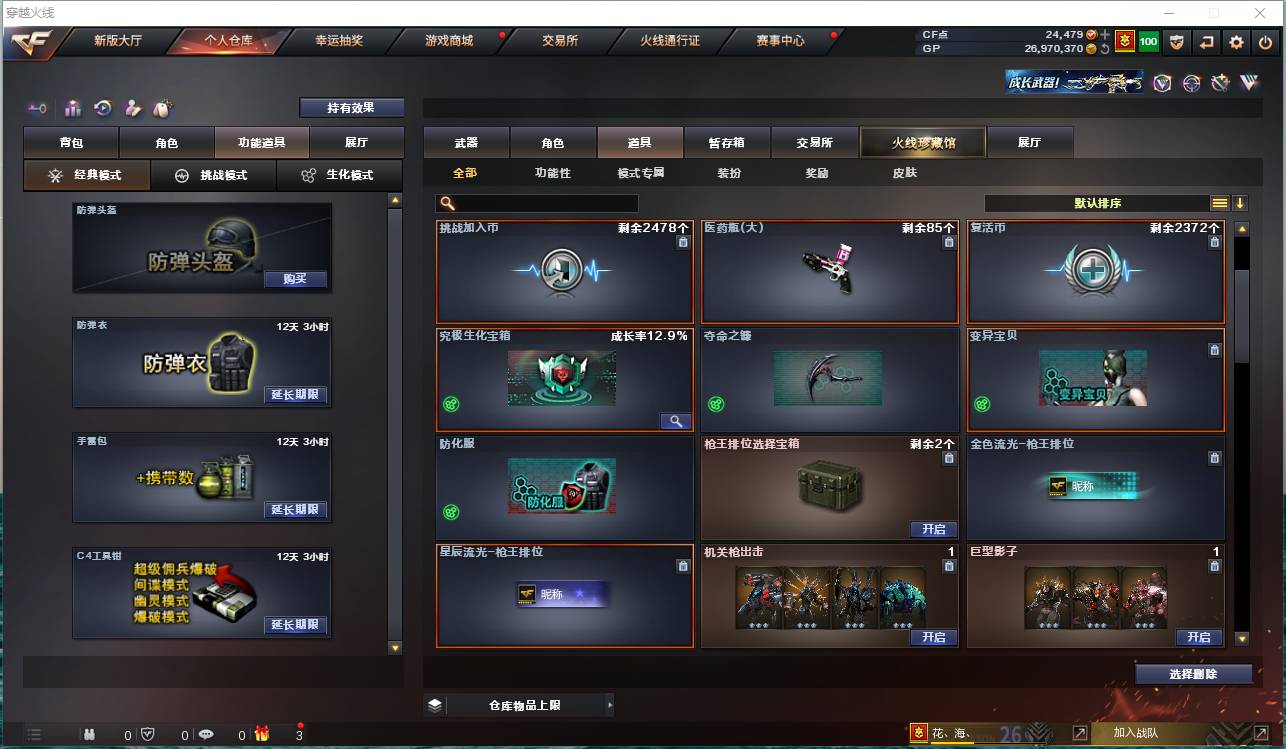Toggle the delete mark on the 复活币 card
The width and height of the screenshot is (1286, 749).
click(1213, 243)
